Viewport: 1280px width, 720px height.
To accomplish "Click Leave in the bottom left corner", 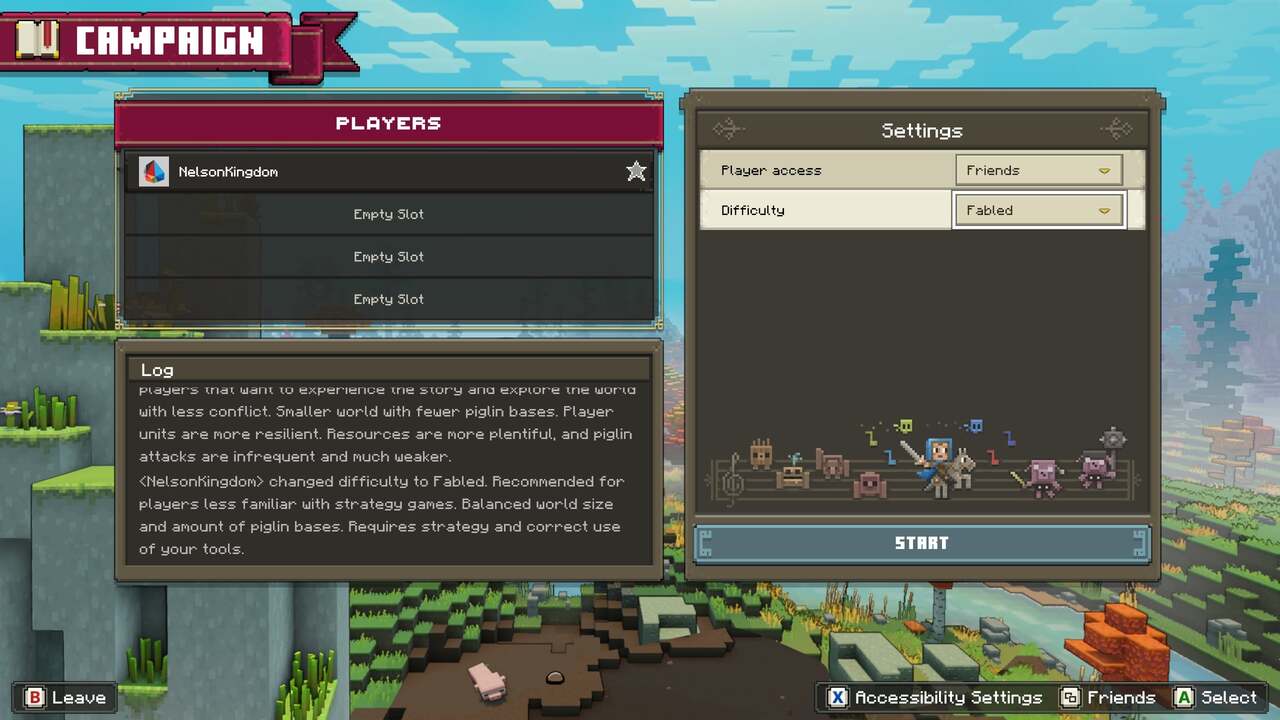I will click(x=79, y=697).
